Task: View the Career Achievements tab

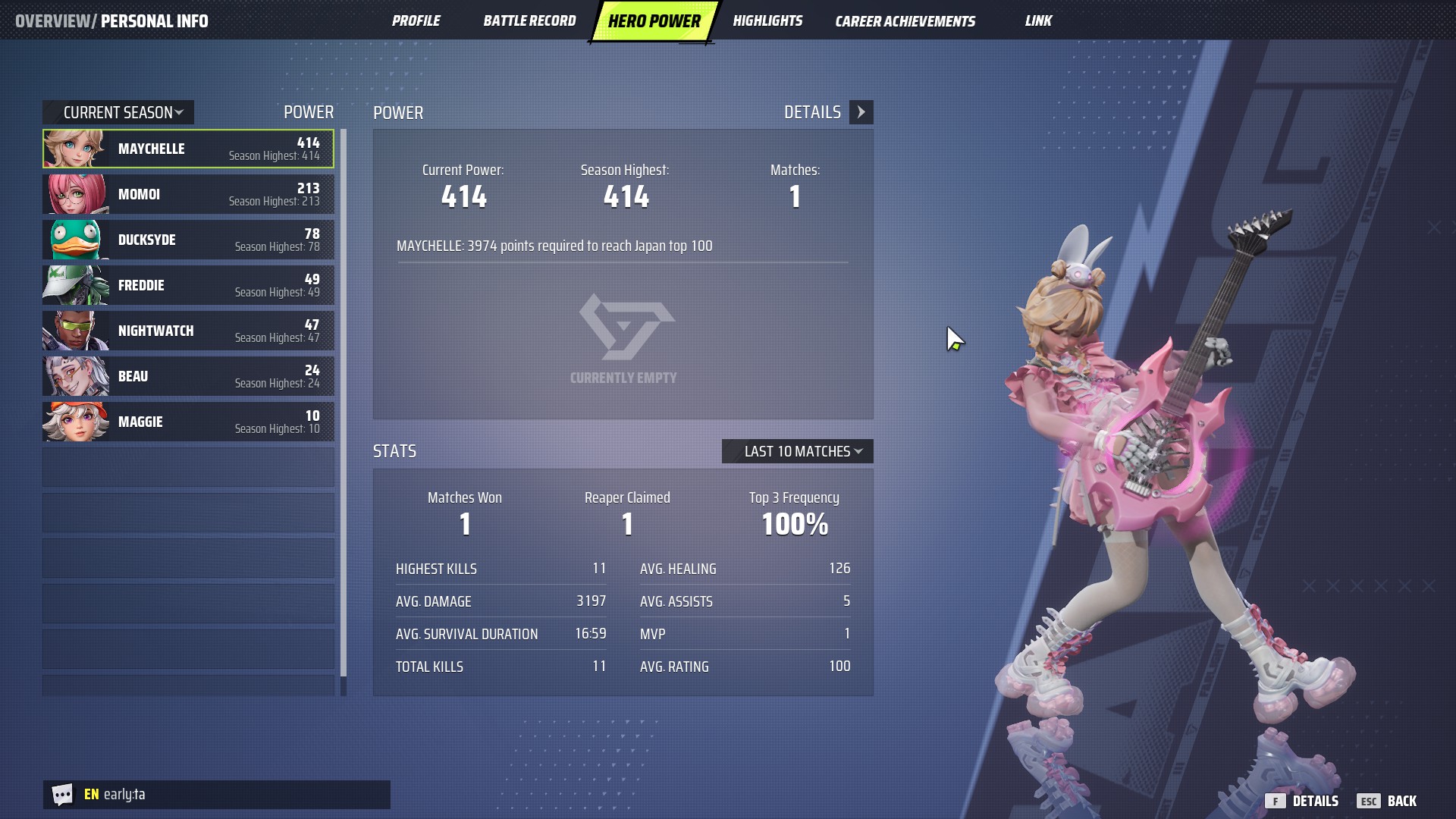Action: (905, 20)
